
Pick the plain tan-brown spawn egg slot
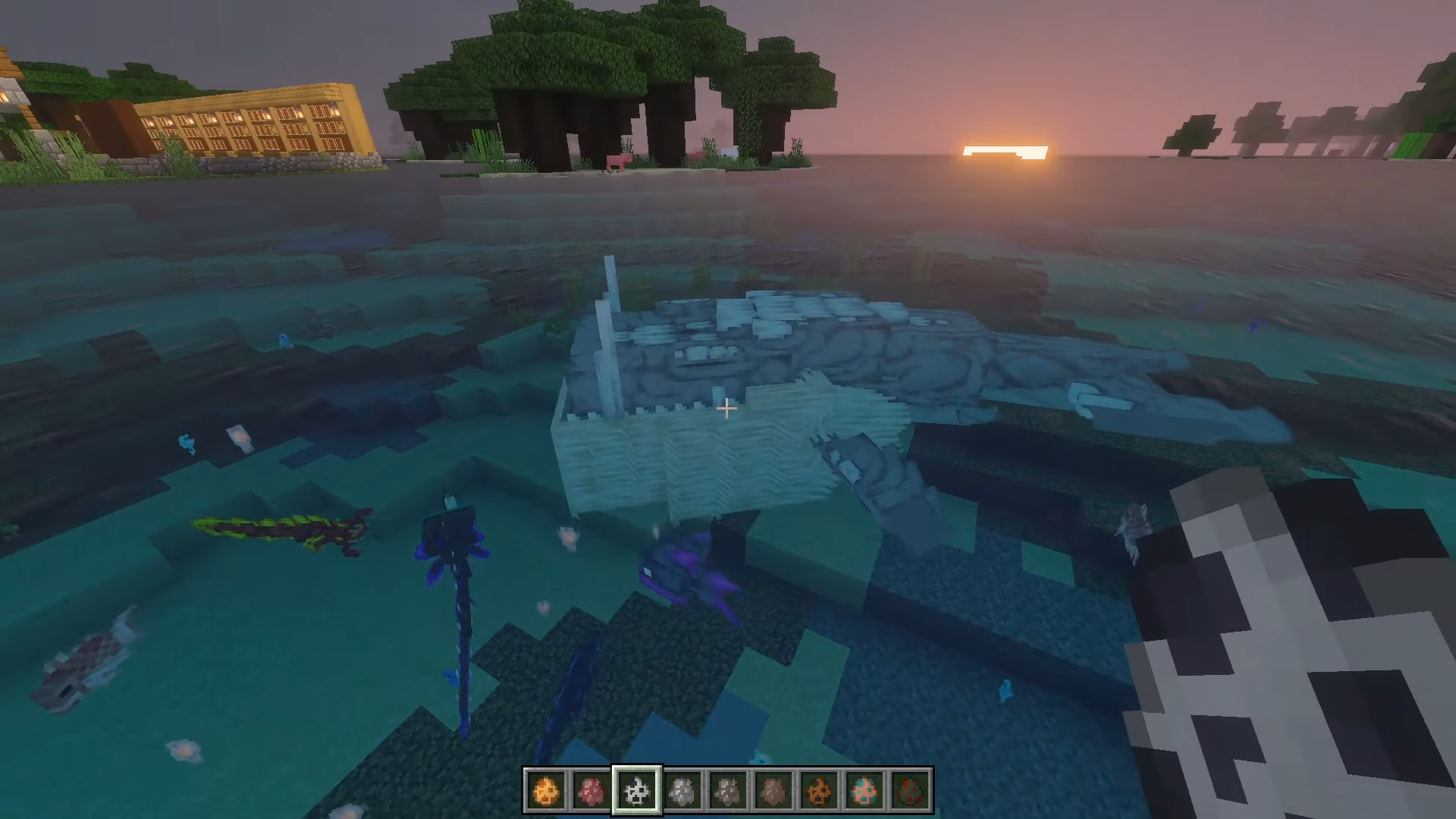[773, 791]
